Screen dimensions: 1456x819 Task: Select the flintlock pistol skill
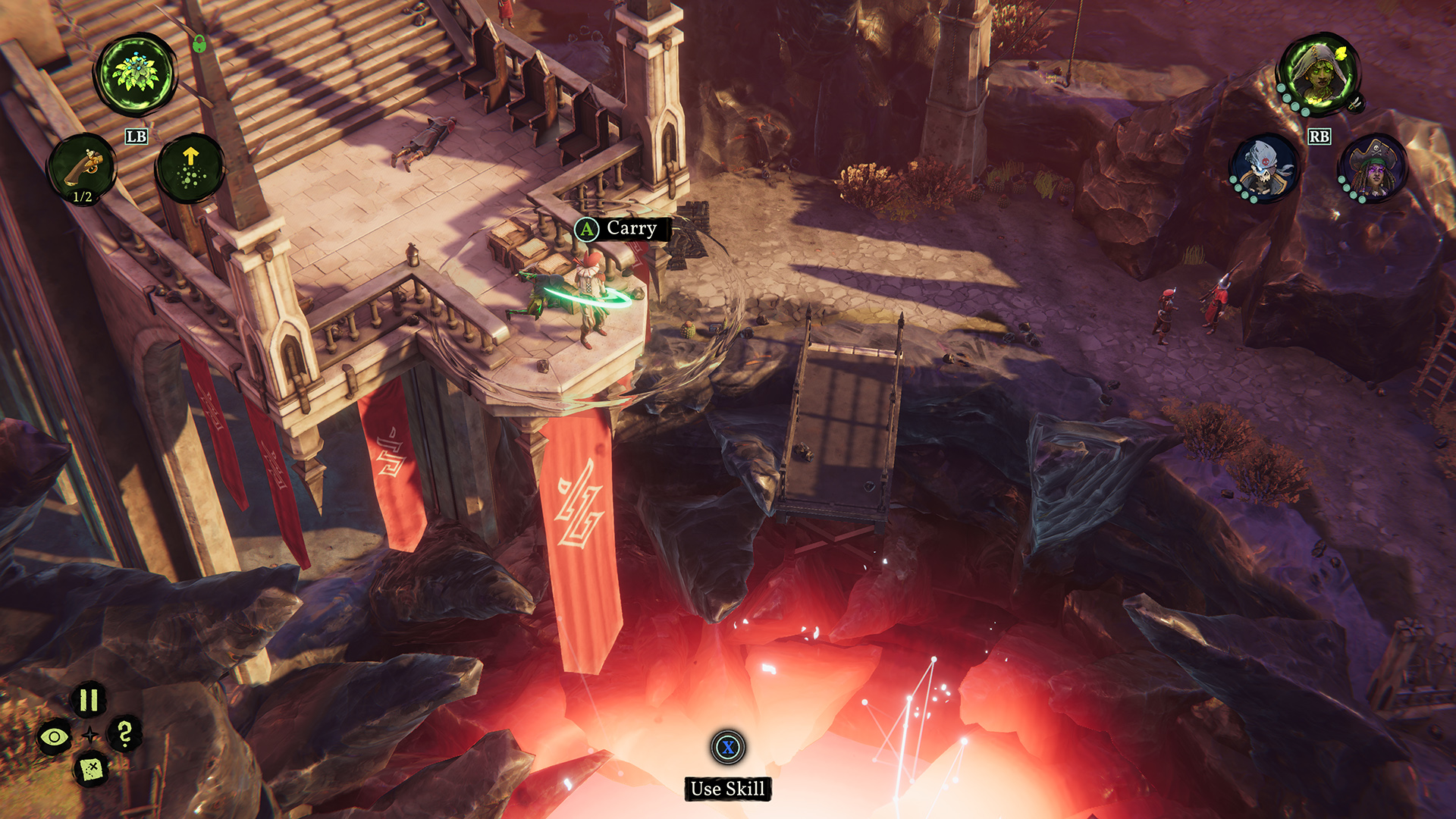[85, 165]
